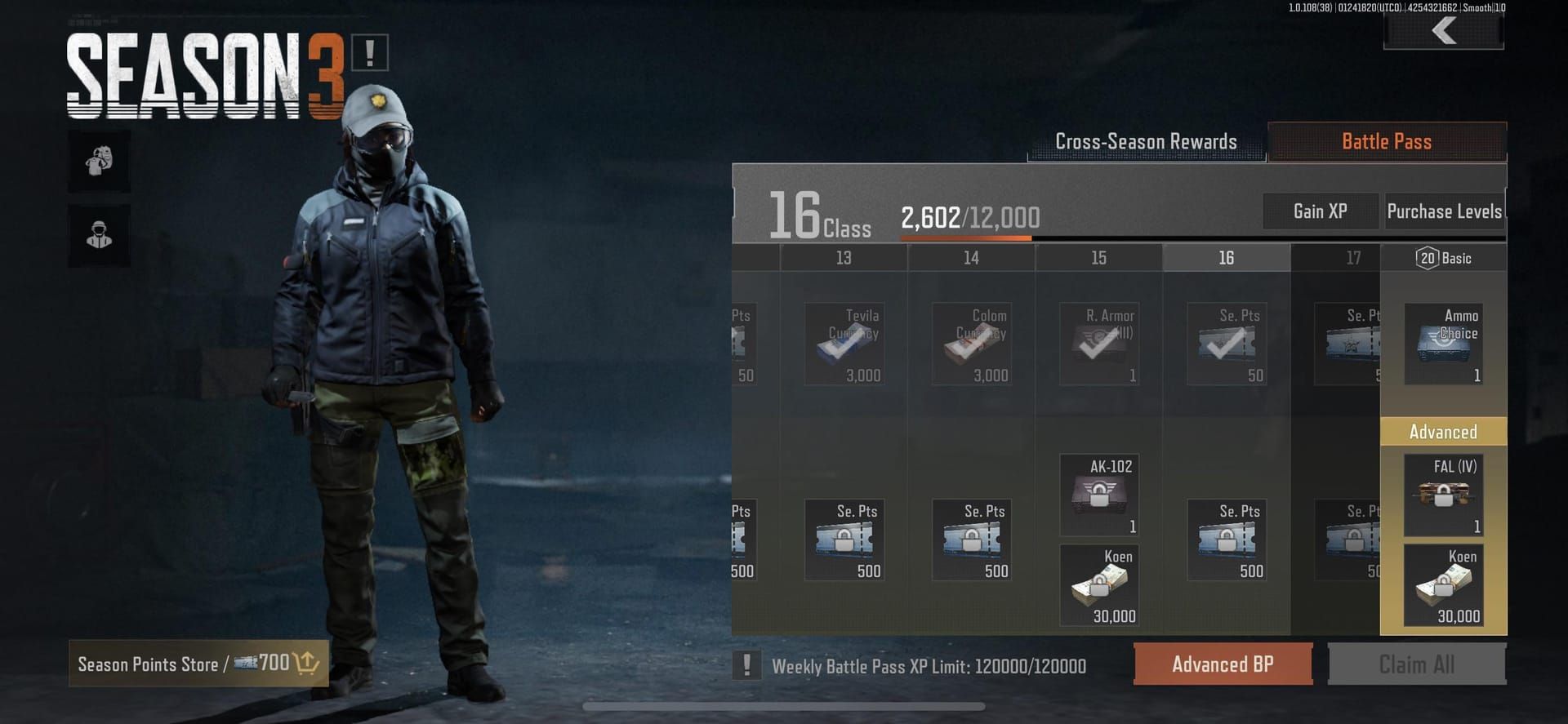Screen dimensions: 1568x724
Task: Claim the FAL (IV) advanced reward crate
Action: point(1442,495)
